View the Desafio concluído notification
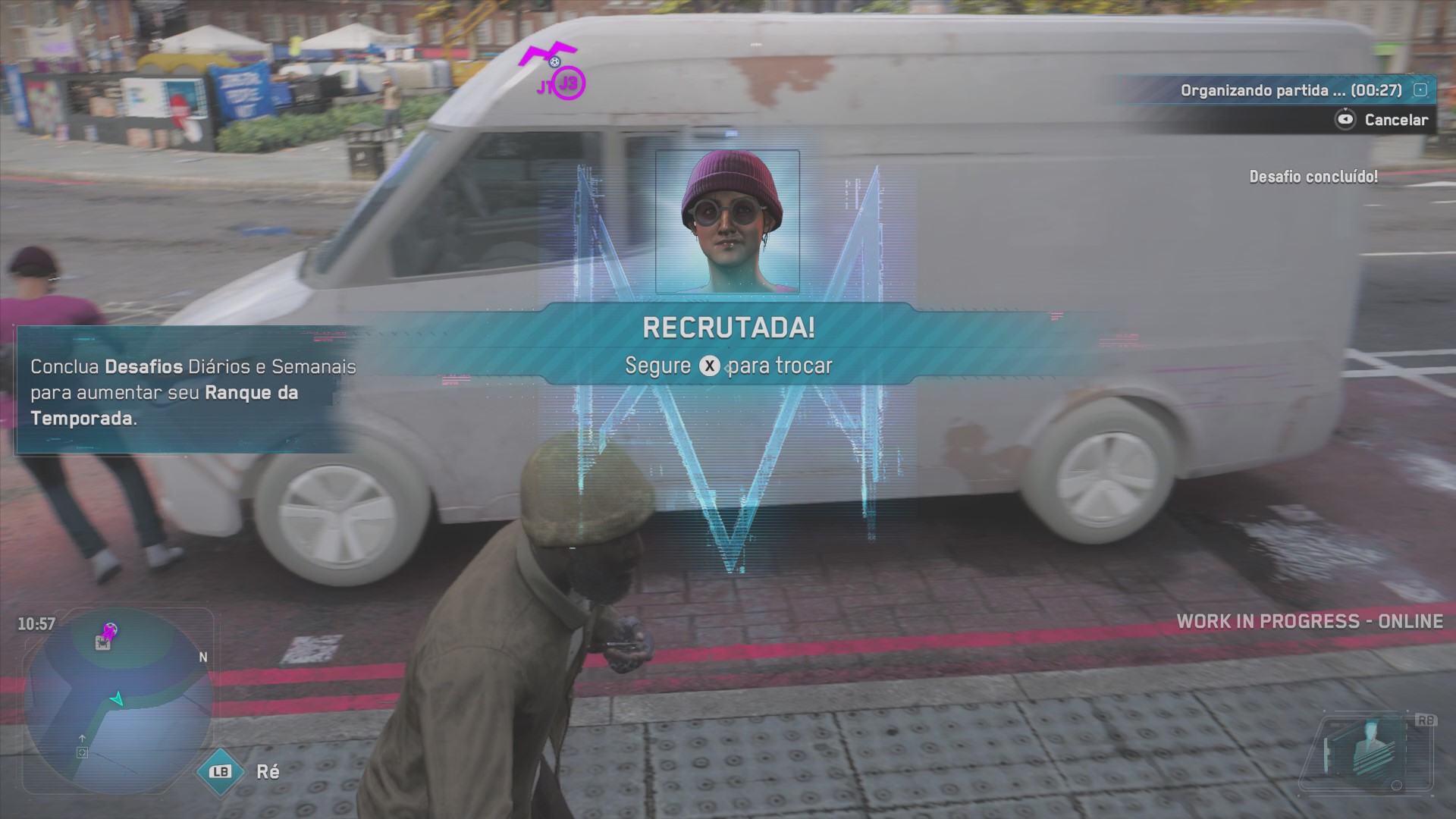 pos(1313,177)
